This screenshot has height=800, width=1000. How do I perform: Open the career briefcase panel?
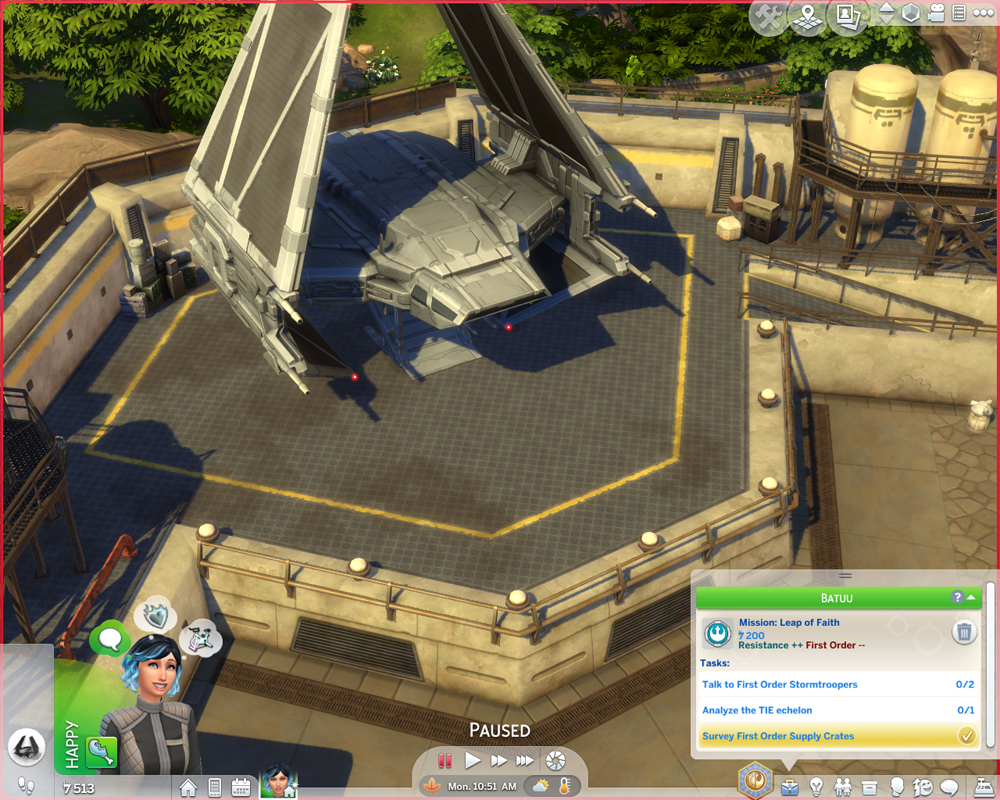click(790, 786)
